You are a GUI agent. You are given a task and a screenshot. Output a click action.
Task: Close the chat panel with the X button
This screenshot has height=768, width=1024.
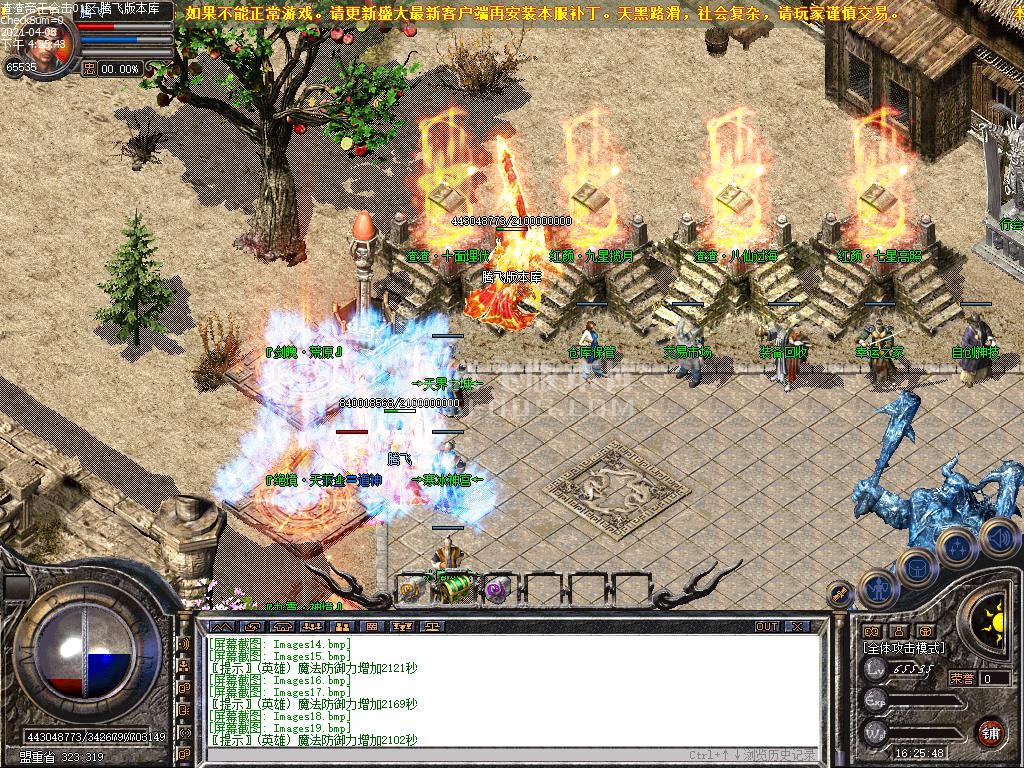tap(796, 626)
